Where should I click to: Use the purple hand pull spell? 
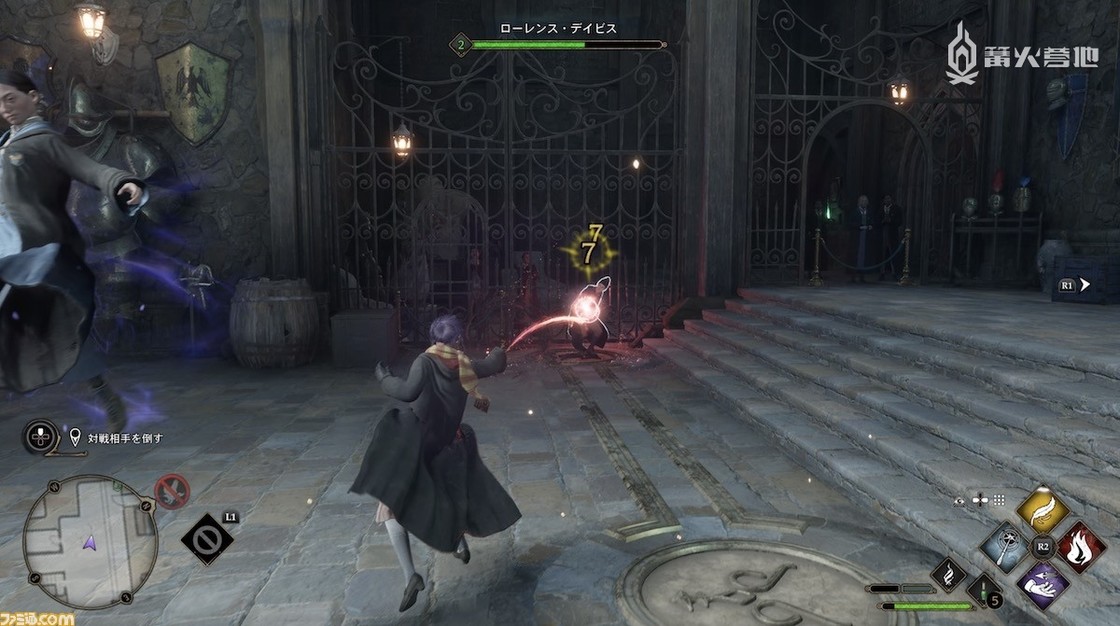point(1043,584)
